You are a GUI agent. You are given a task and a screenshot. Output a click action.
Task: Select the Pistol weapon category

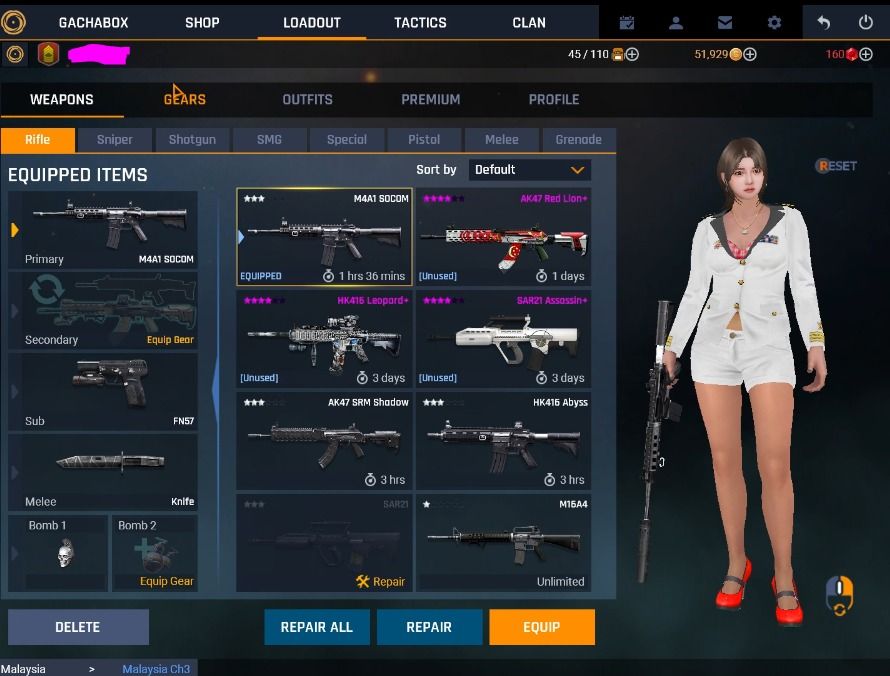[x=424, y=140]
